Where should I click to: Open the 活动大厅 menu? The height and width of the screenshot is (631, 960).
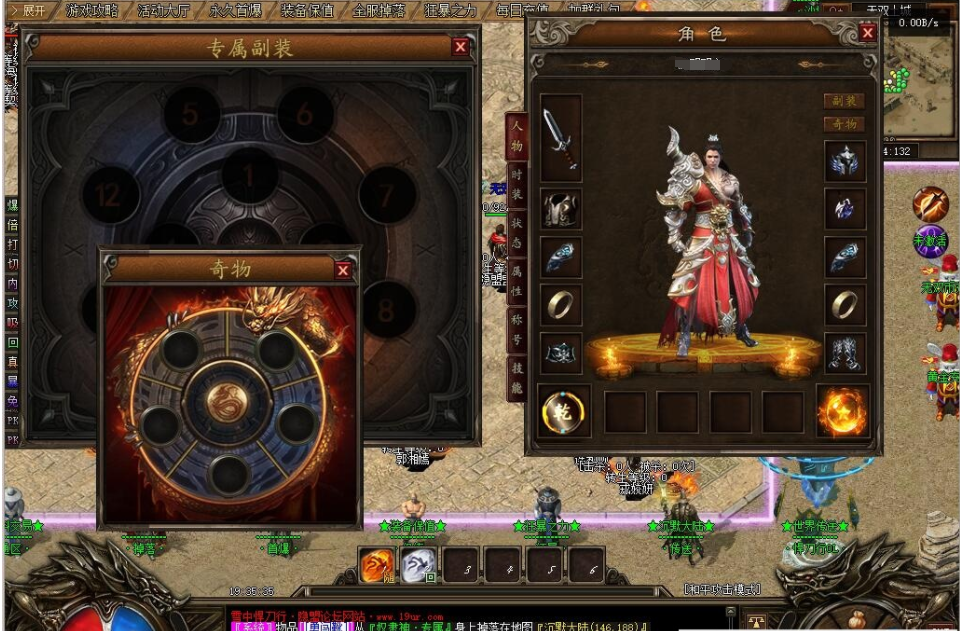point(164,11)
